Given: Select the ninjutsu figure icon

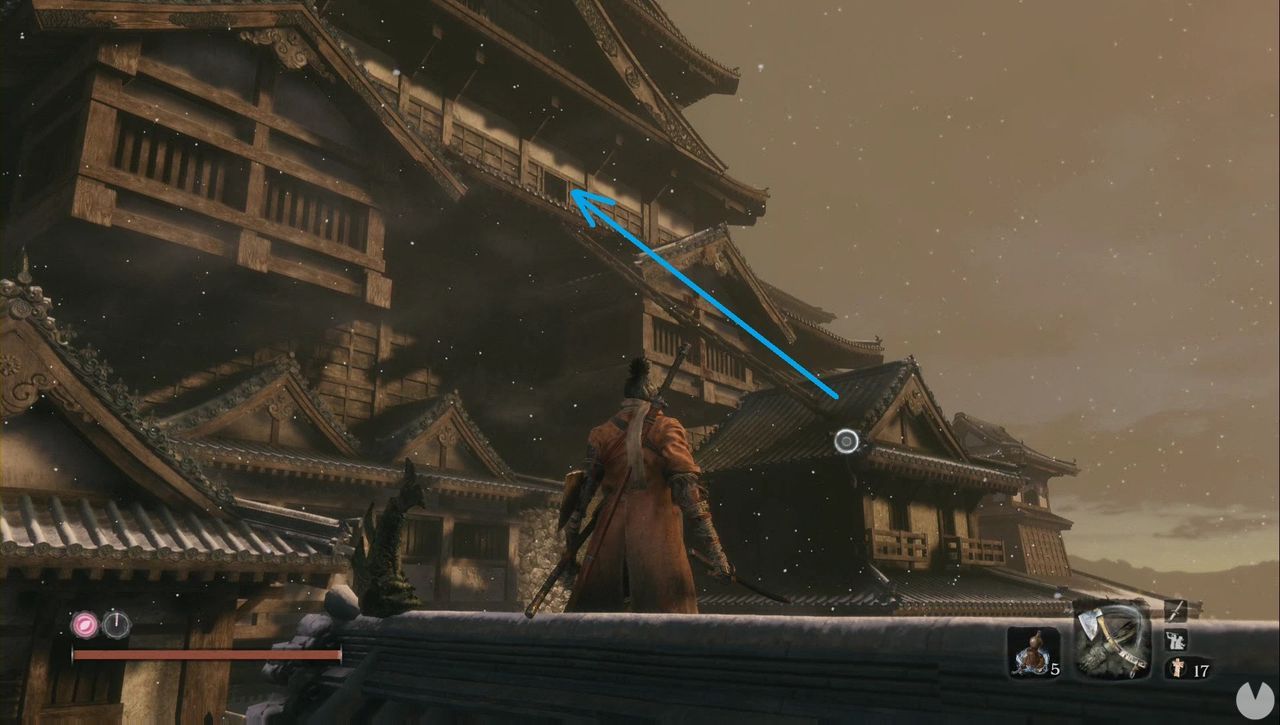Looking at the screenshot, I should 1175,639.
